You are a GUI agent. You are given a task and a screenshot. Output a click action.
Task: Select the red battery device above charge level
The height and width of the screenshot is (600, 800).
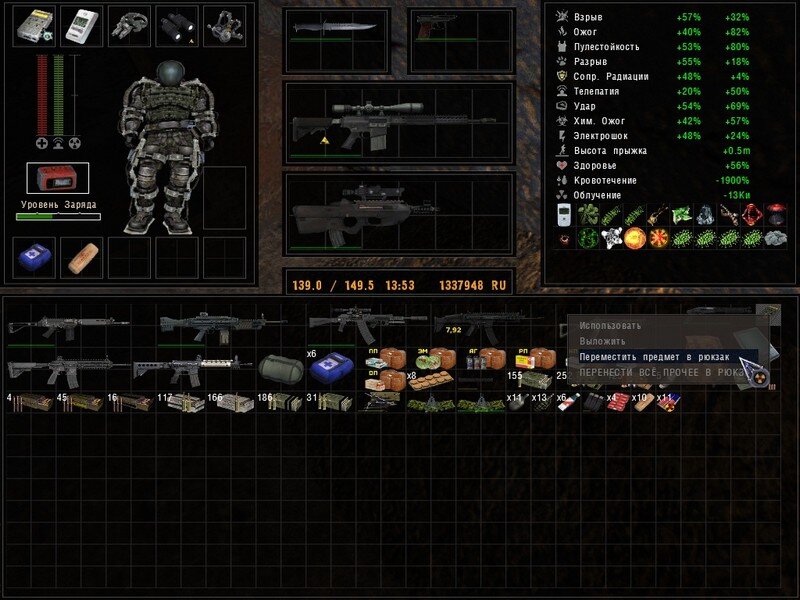click(x=57, y=178)
